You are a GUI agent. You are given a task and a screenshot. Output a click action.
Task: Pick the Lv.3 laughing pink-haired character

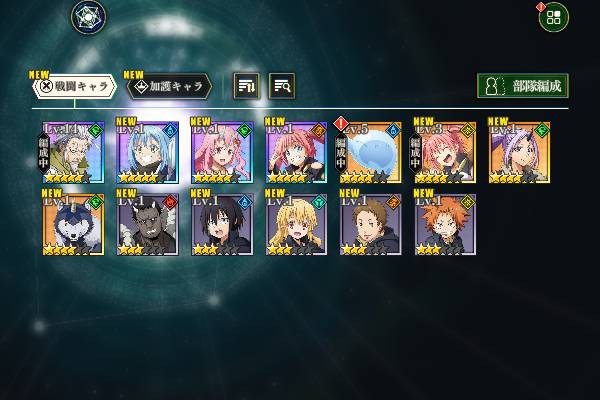(x=445, y=152)
